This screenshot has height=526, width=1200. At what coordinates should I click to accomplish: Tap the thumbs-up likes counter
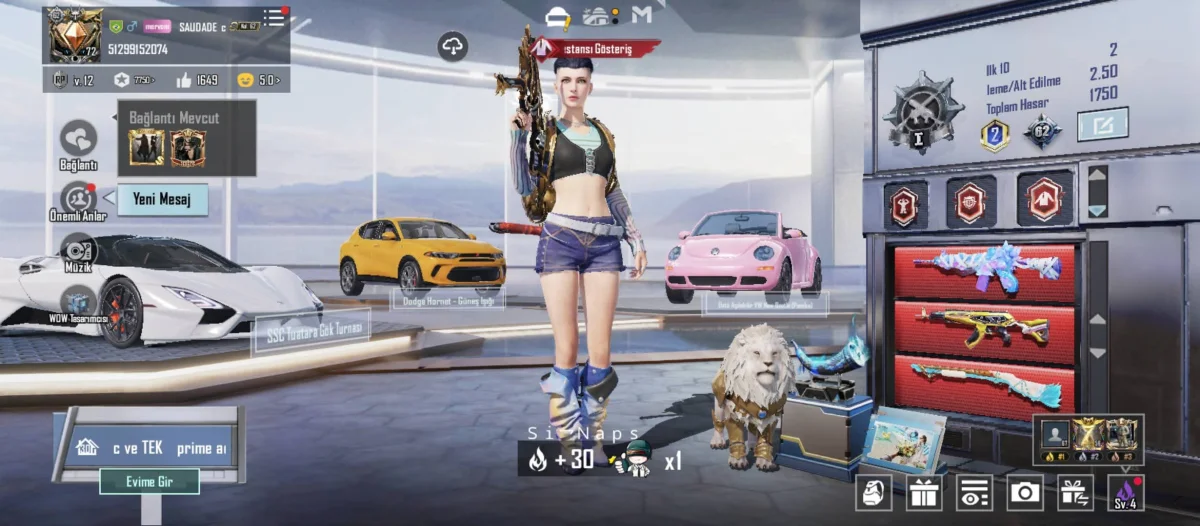point(197,80)
